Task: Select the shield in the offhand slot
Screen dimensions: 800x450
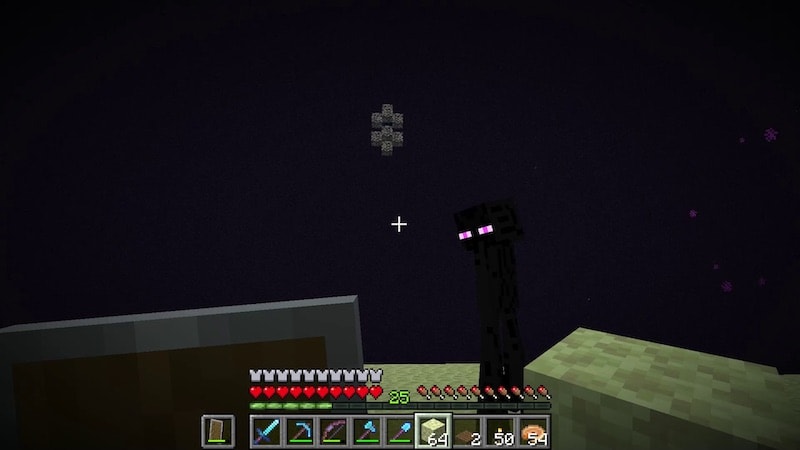Action: (217, 431)
